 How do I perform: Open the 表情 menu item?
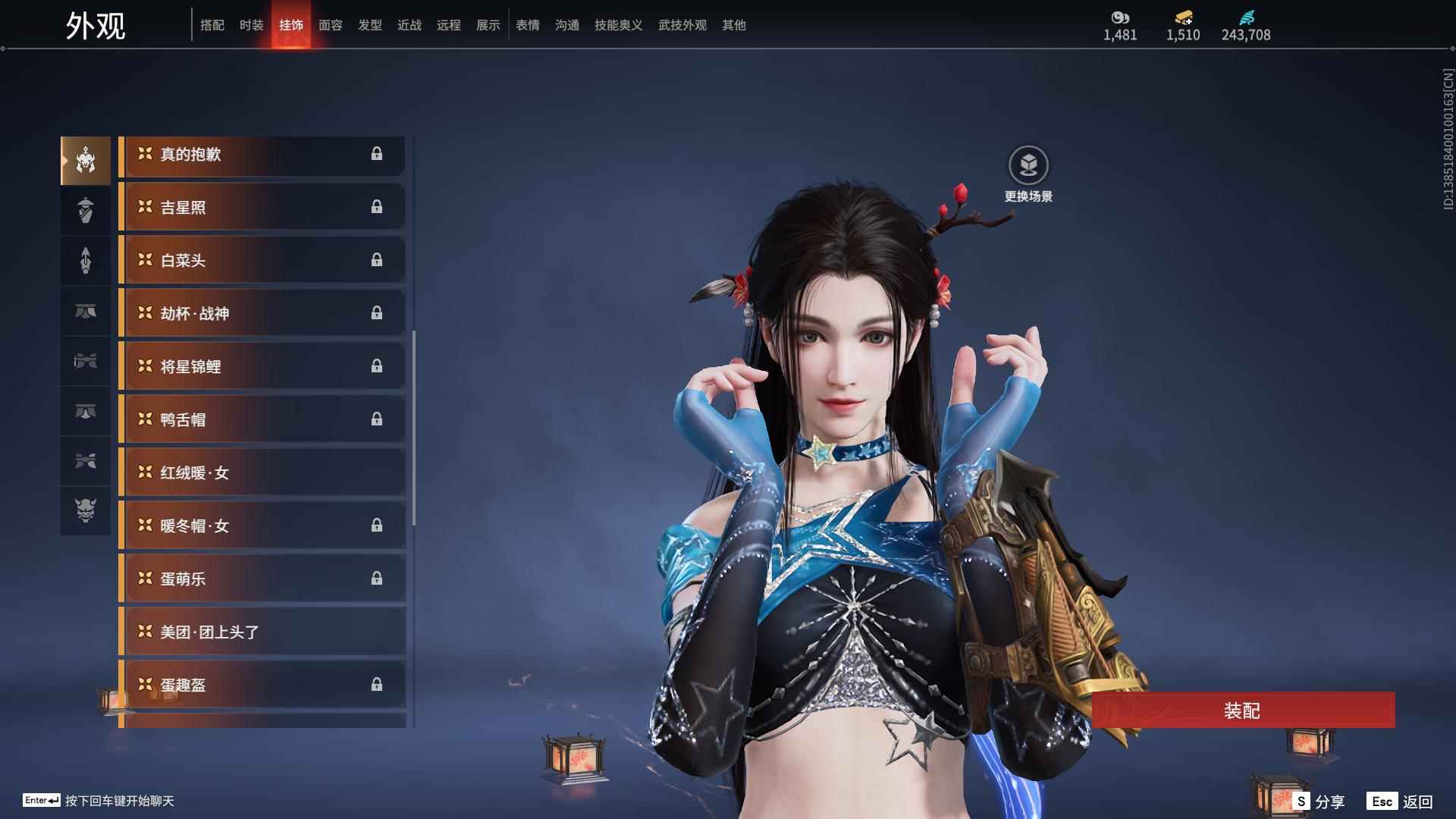pyautogui.click(x=527, y=25)
